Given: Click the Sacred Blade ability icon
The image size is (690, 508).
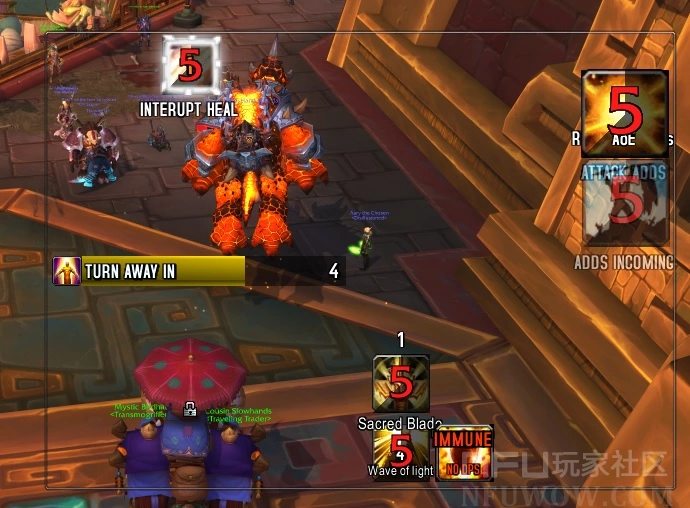Looking at the screenshot, I should pyautogui.click(x=401, y=384).
